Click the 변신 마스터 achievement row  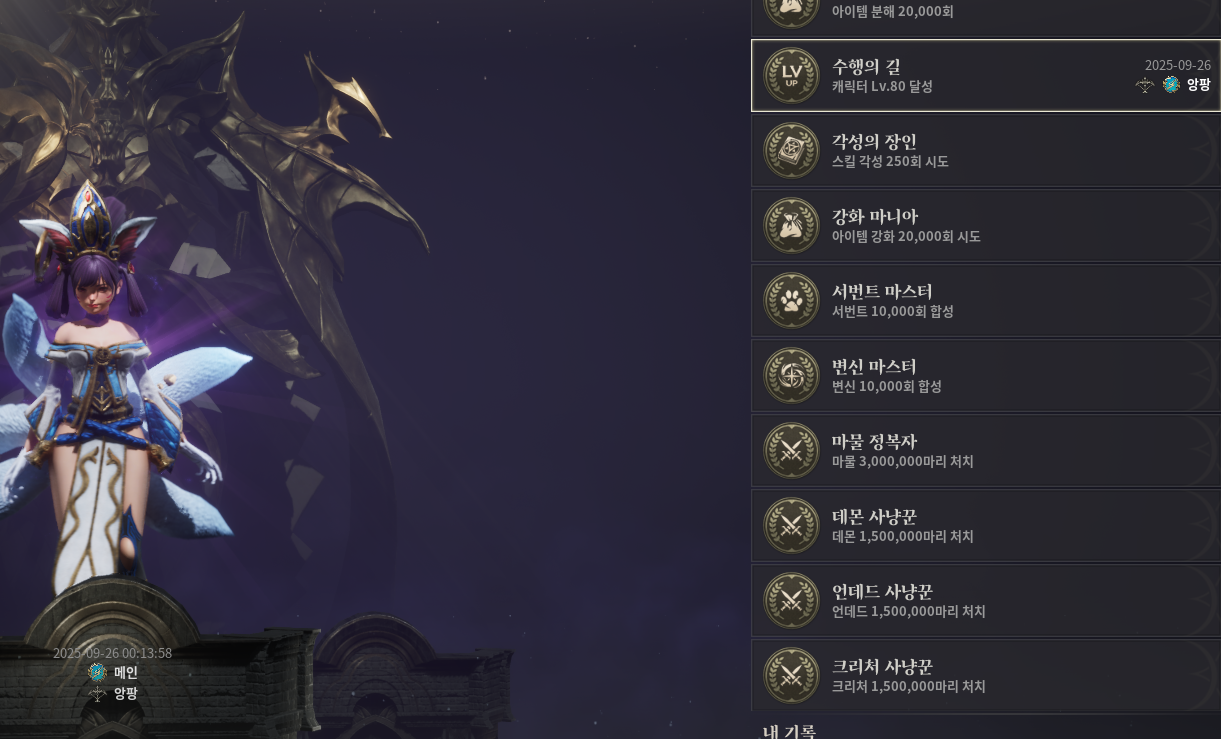(x=985, y=376)
